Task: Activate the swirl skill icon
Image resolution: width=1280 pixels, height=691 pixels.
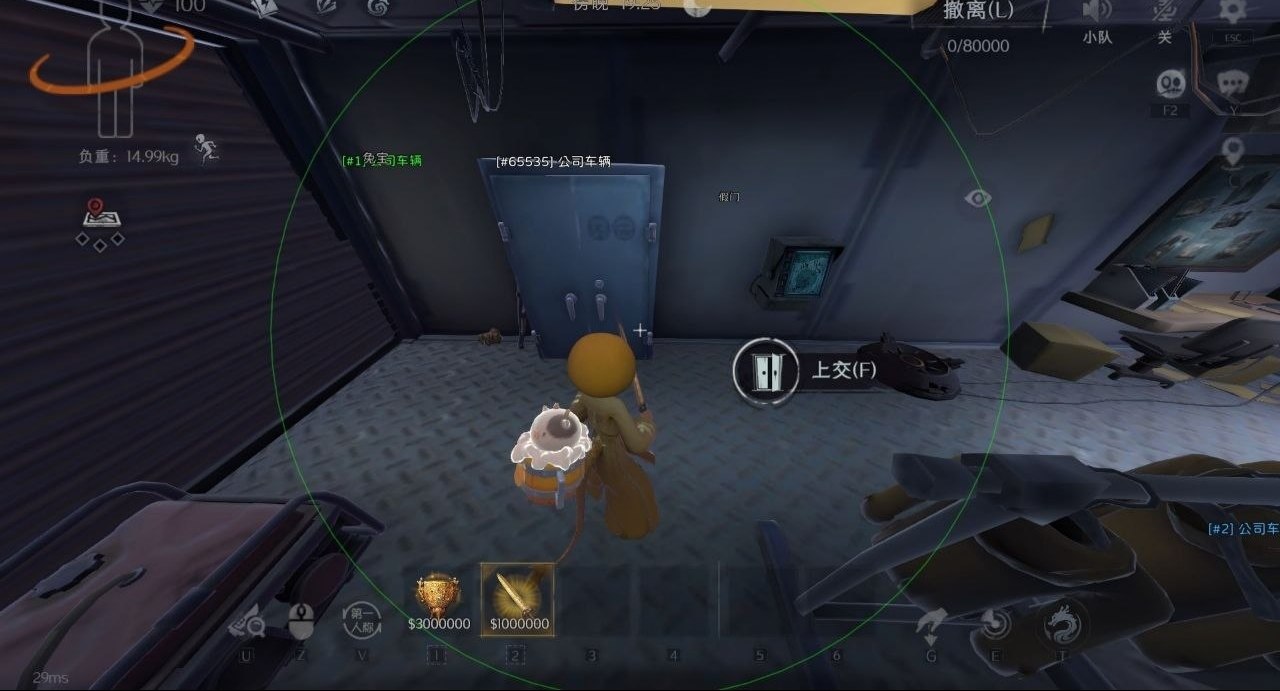Action: pos(995,624)
